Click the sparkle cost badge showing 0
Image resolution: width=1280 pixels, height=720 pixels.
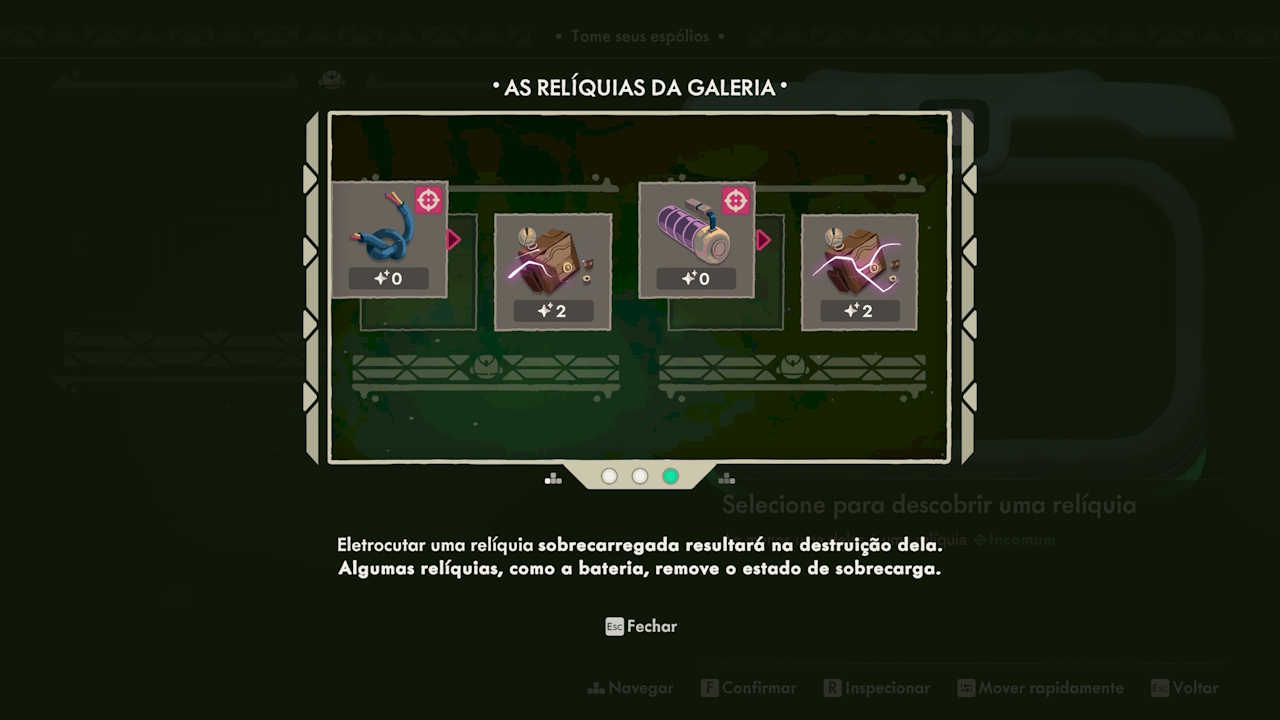[390, 279]
